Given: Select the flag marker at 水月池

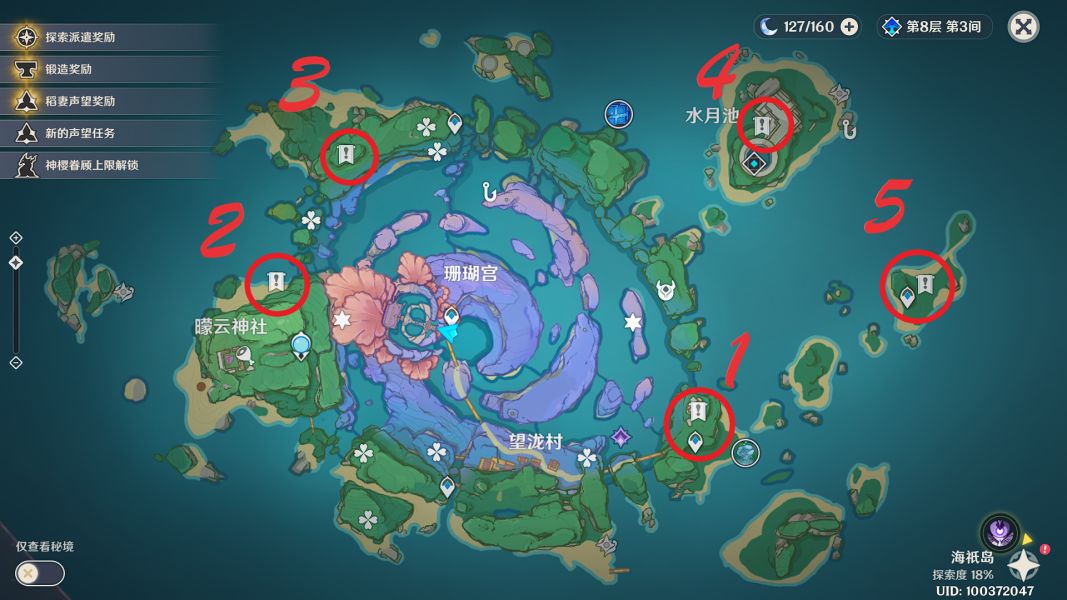Looking at the screenshot, I should click(x=762, y=126).
